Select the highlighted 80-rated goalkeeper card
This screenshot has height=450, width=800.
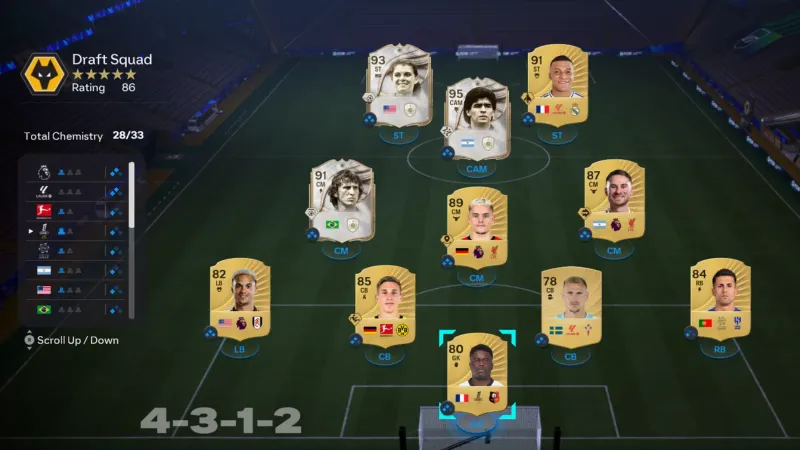476,375
